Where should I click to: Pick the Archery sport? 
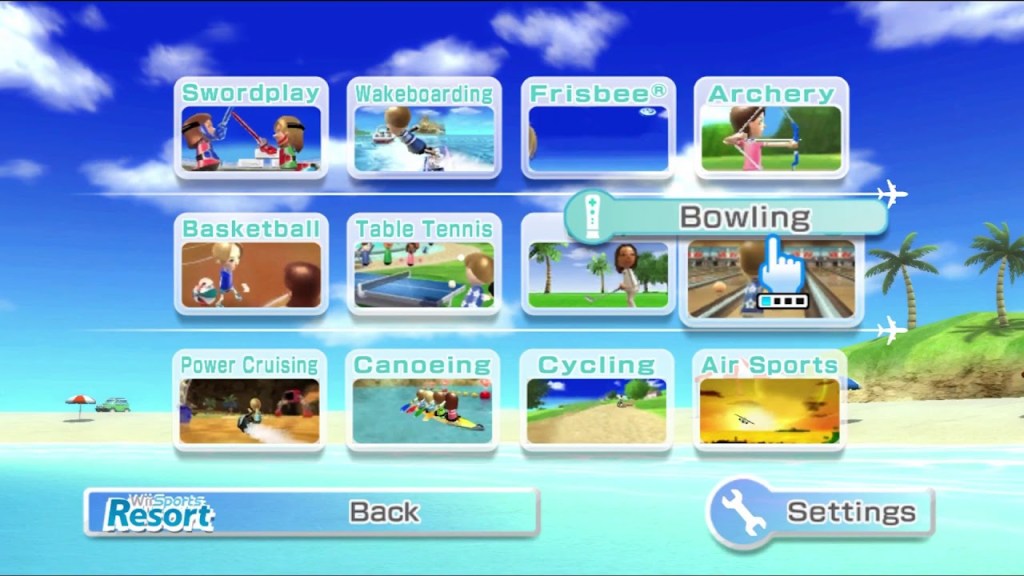tap(771, 129)
